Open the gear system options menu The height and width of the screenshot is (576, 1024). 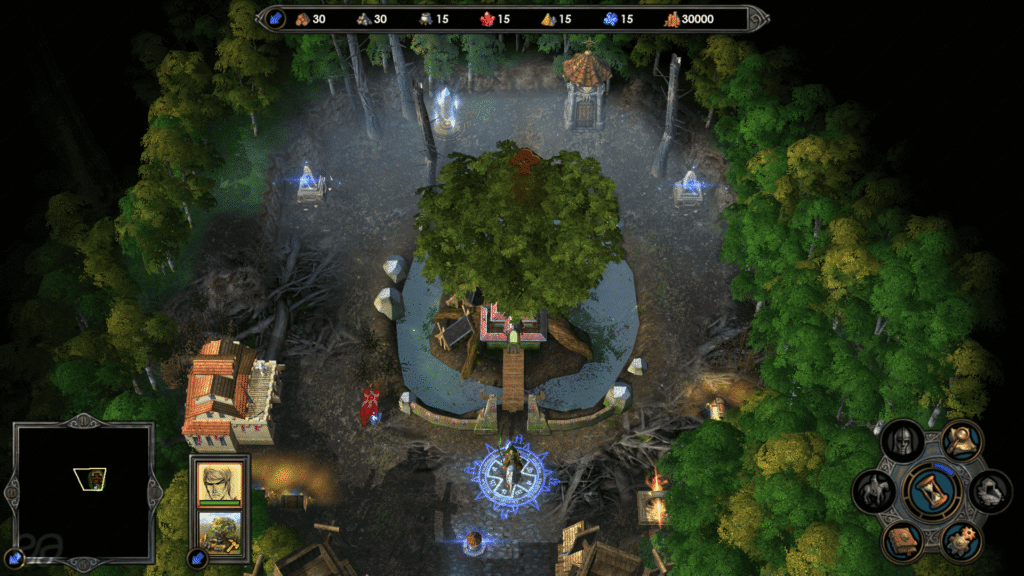[x=962, y=541]
